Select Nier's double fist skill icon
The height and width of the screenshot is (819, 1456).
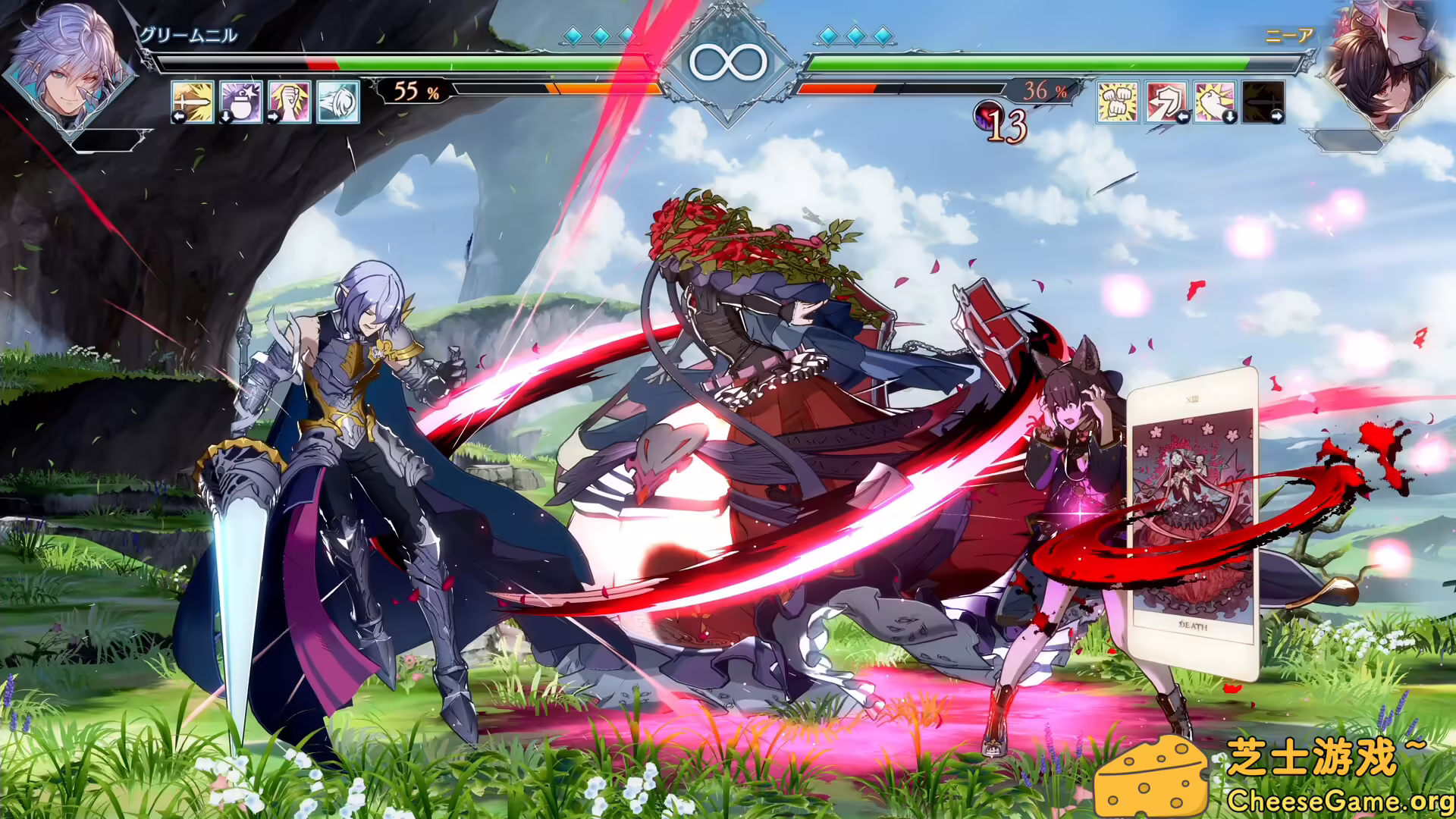coord(1117,102)
